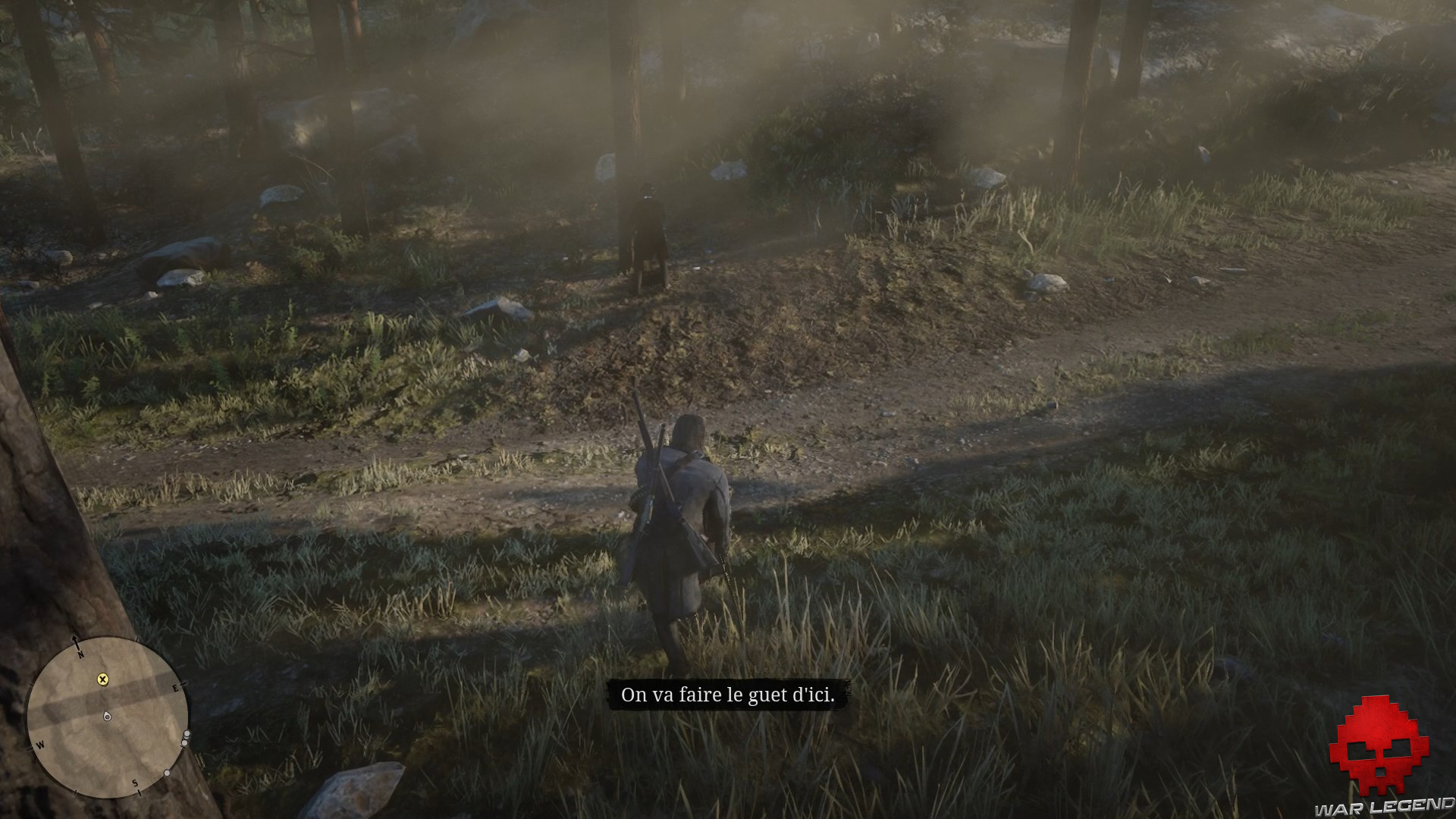Select the stacked pair of white dots on minimap

[x=186, y=737]
